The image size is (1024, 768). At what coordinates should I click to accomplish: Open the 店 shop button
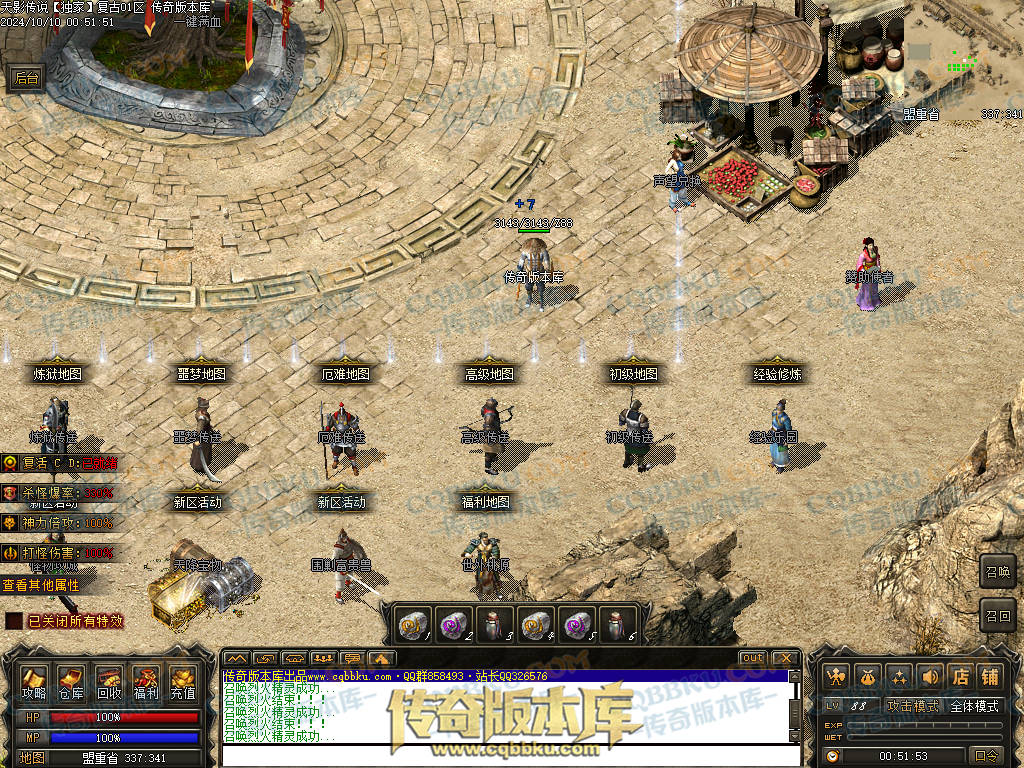[x=960, y=676]
